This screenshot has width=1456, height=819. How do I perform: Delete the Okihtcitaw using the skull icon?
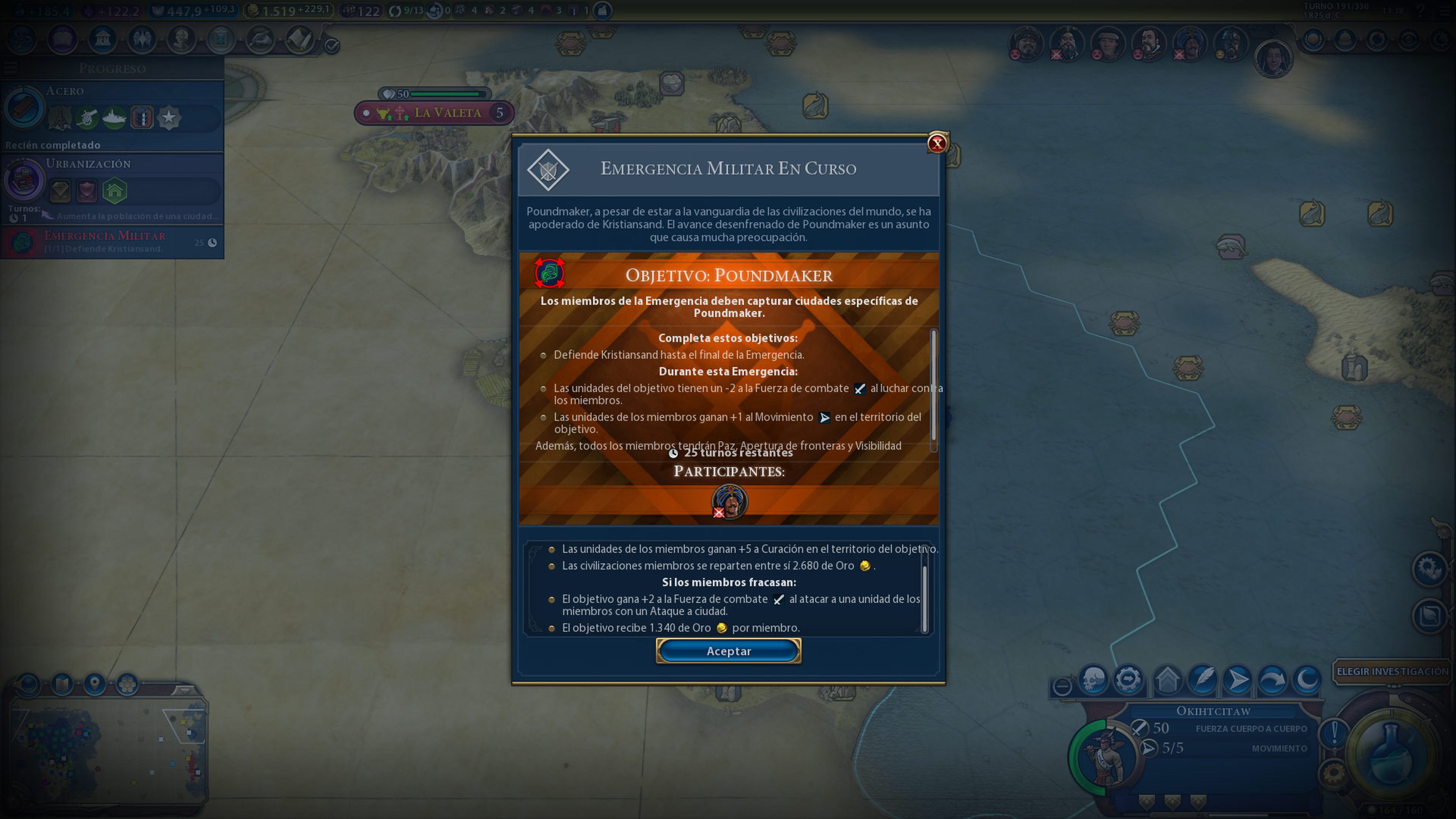(x=1093, y=679)
